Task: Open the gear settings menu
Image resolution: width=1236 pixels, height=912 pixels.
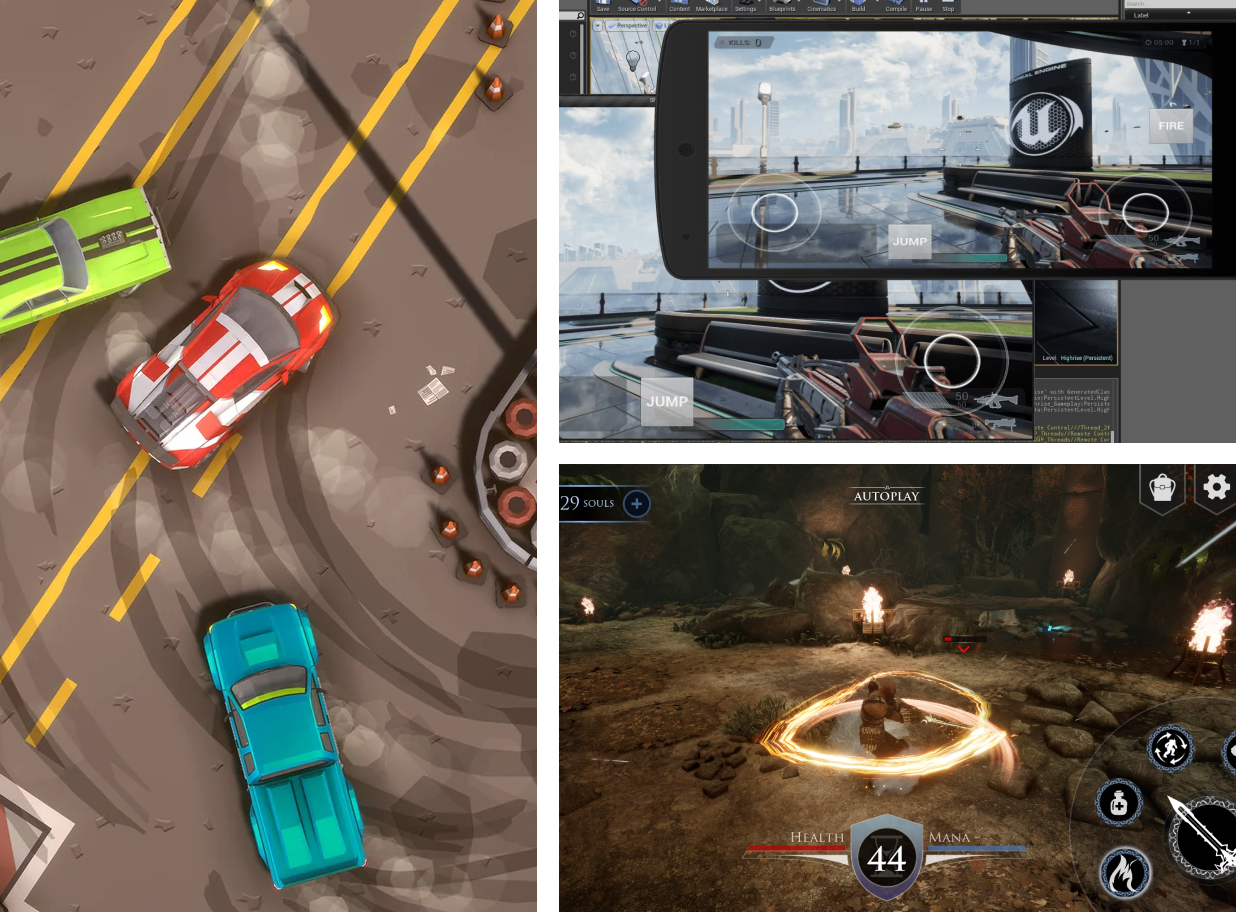Action: coord(1216,487)
